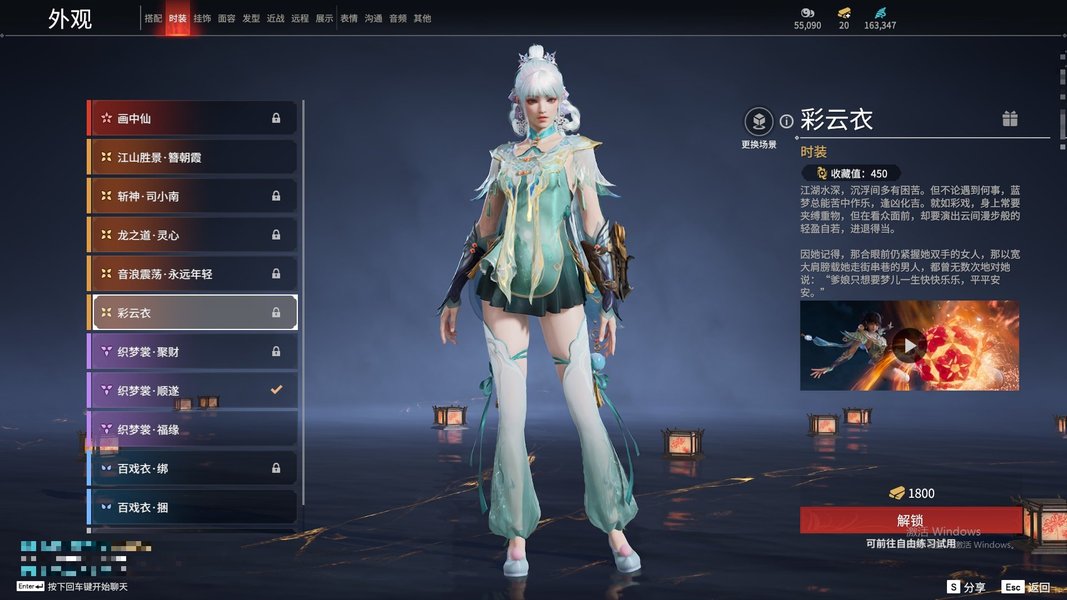
Task: Choose the equipped 织梦裳·顺遂 outfit
Action: coord(193,391)
